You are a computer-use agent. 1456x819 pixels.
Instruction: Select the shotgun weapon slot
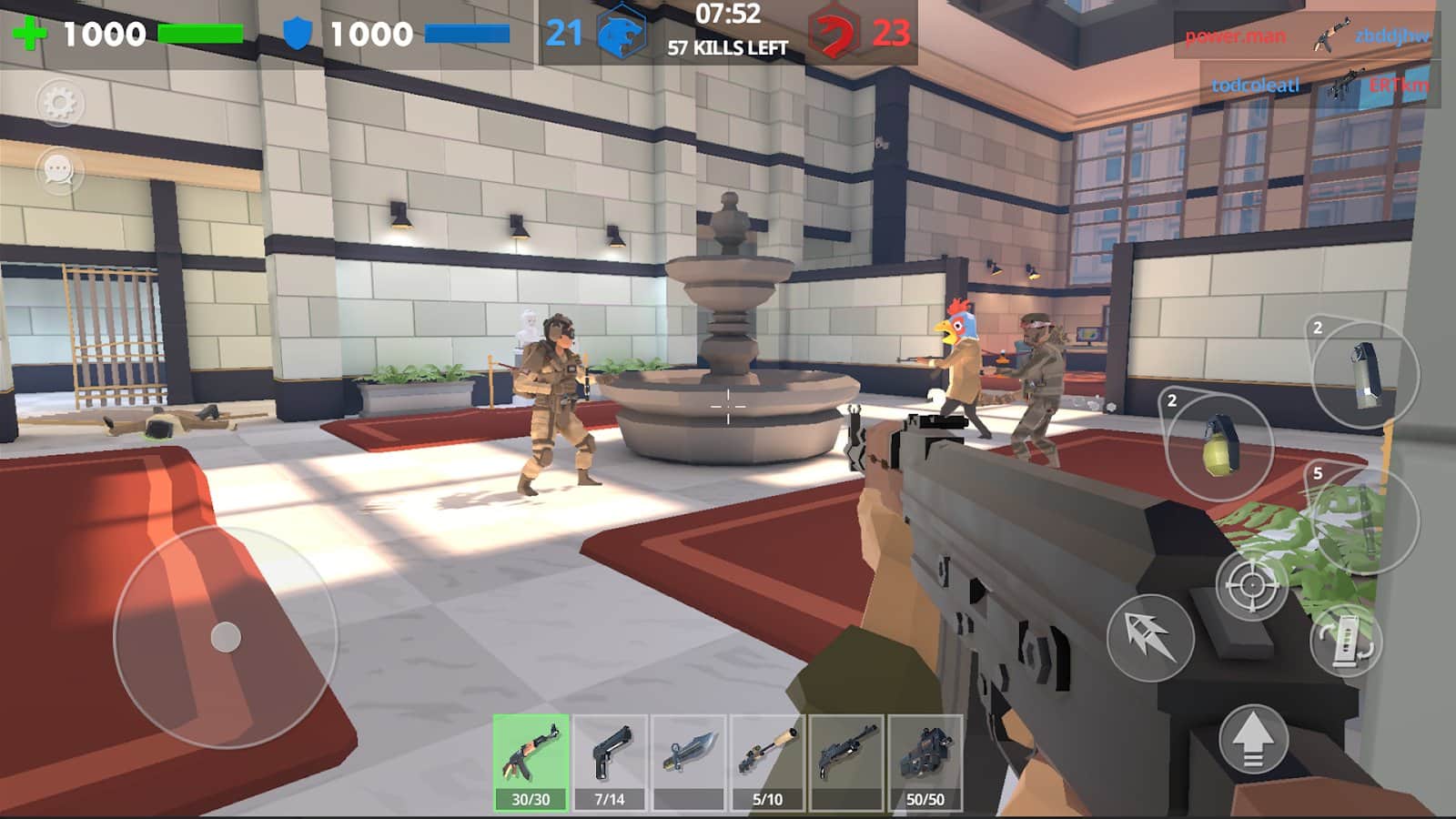tap(846, 761)
